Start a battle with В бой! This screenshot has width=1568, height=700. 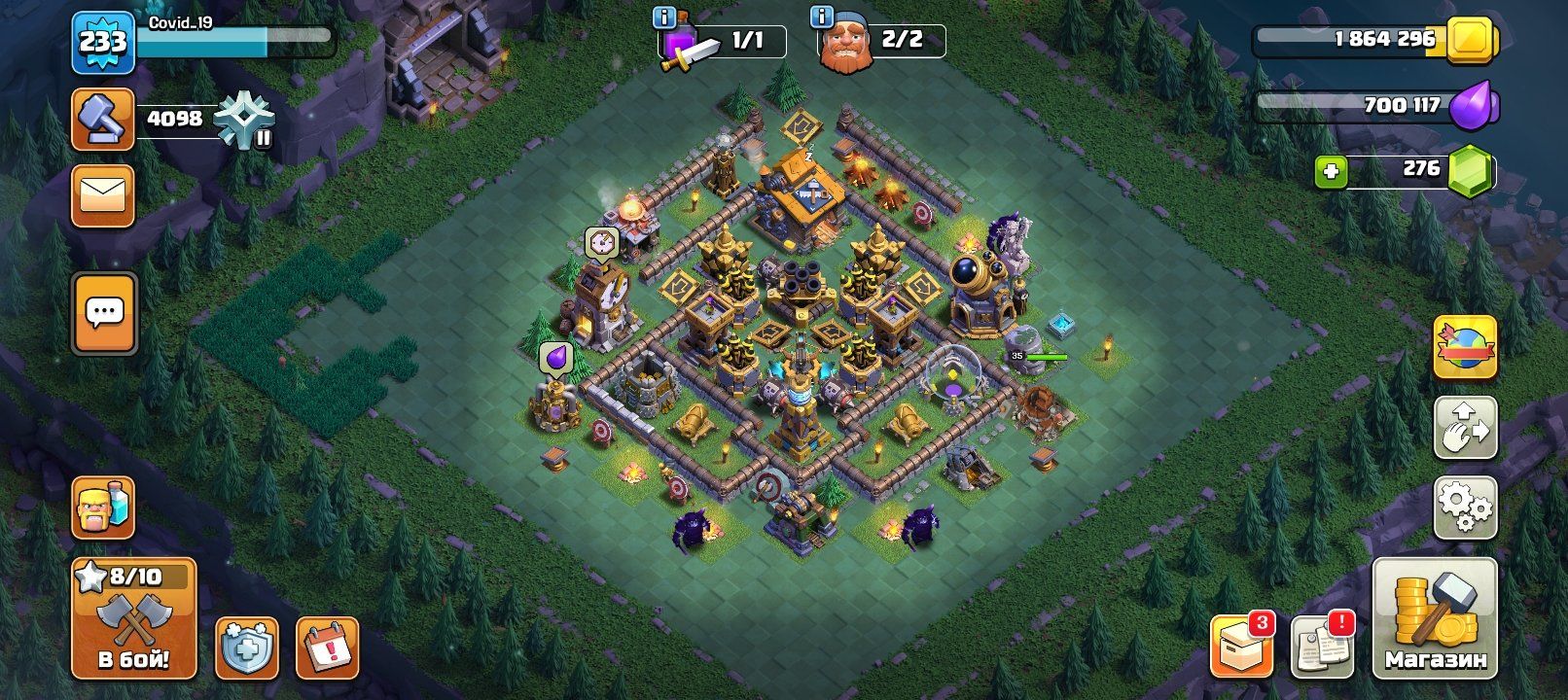[x=133, y=618]
